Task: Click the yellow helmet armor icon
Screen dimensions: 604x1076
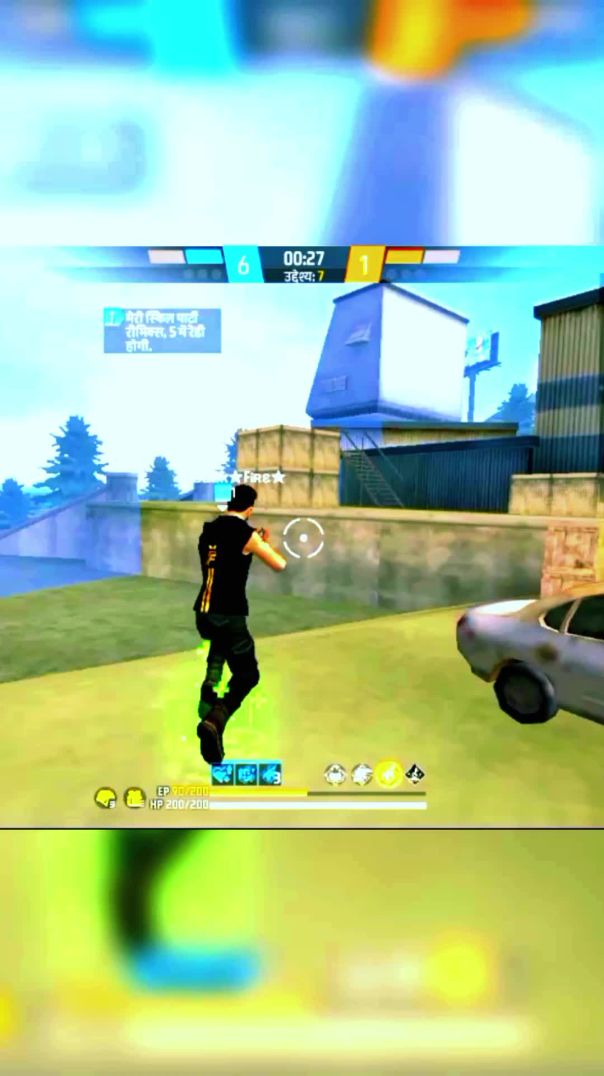Action: 104,798
